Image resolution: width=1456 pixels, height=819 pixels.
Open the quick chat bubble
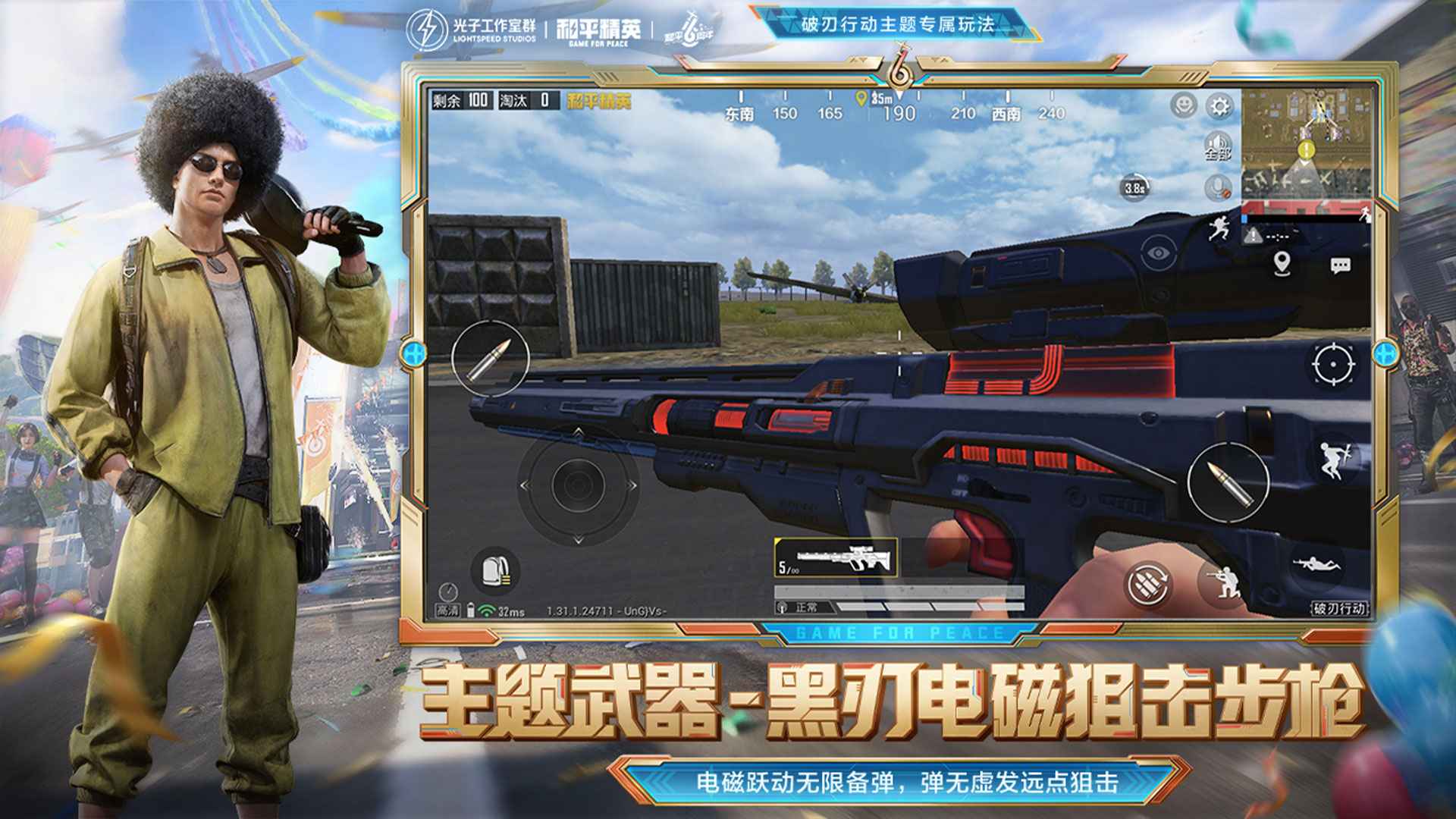(1340, 265)
